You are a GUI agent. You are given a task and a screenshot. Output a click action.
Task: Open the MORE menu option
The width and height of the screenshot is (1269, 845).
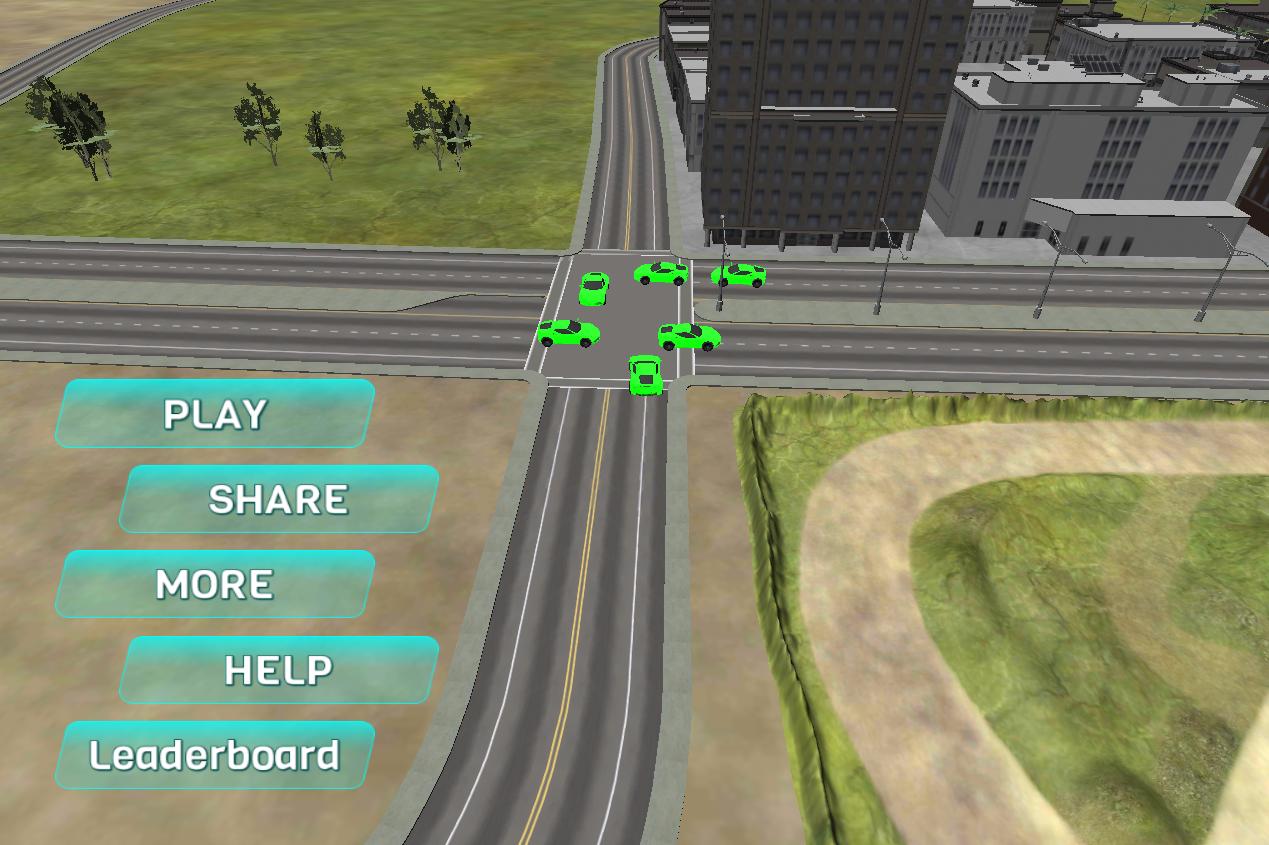pyautogui.click(x=215, y=584)
